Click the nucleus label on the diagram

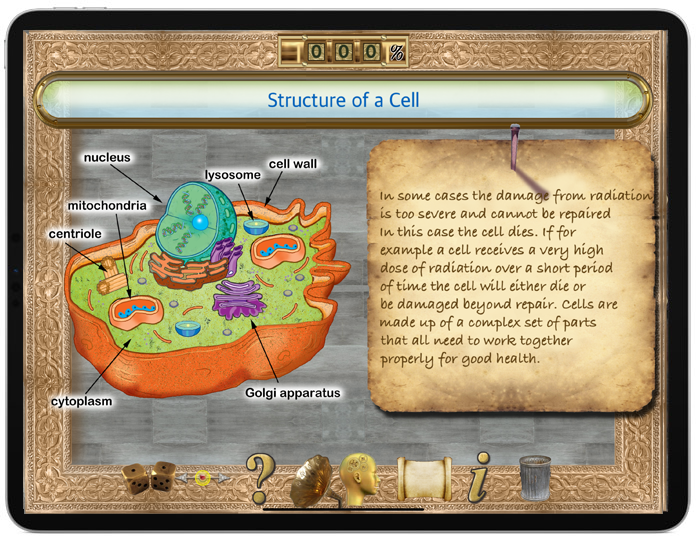click(x=107, y=158)
